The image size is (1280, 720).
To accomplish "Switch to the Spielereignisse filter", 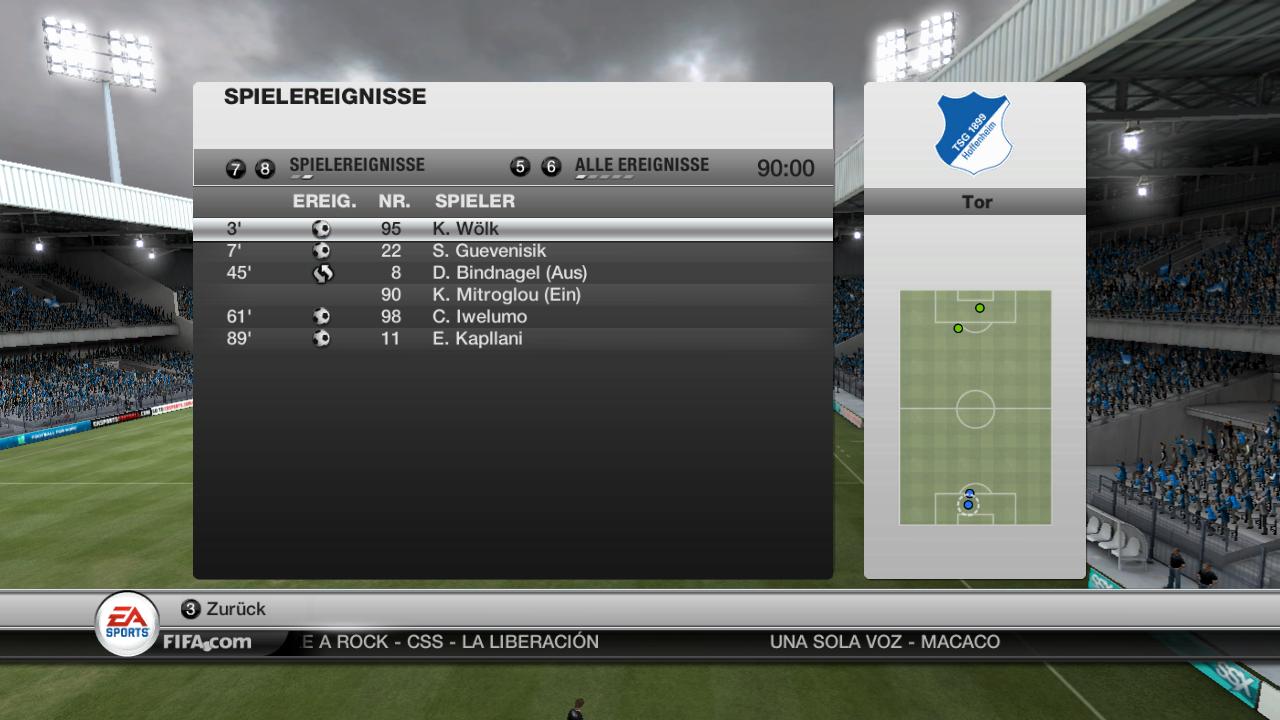I will 356,166.
